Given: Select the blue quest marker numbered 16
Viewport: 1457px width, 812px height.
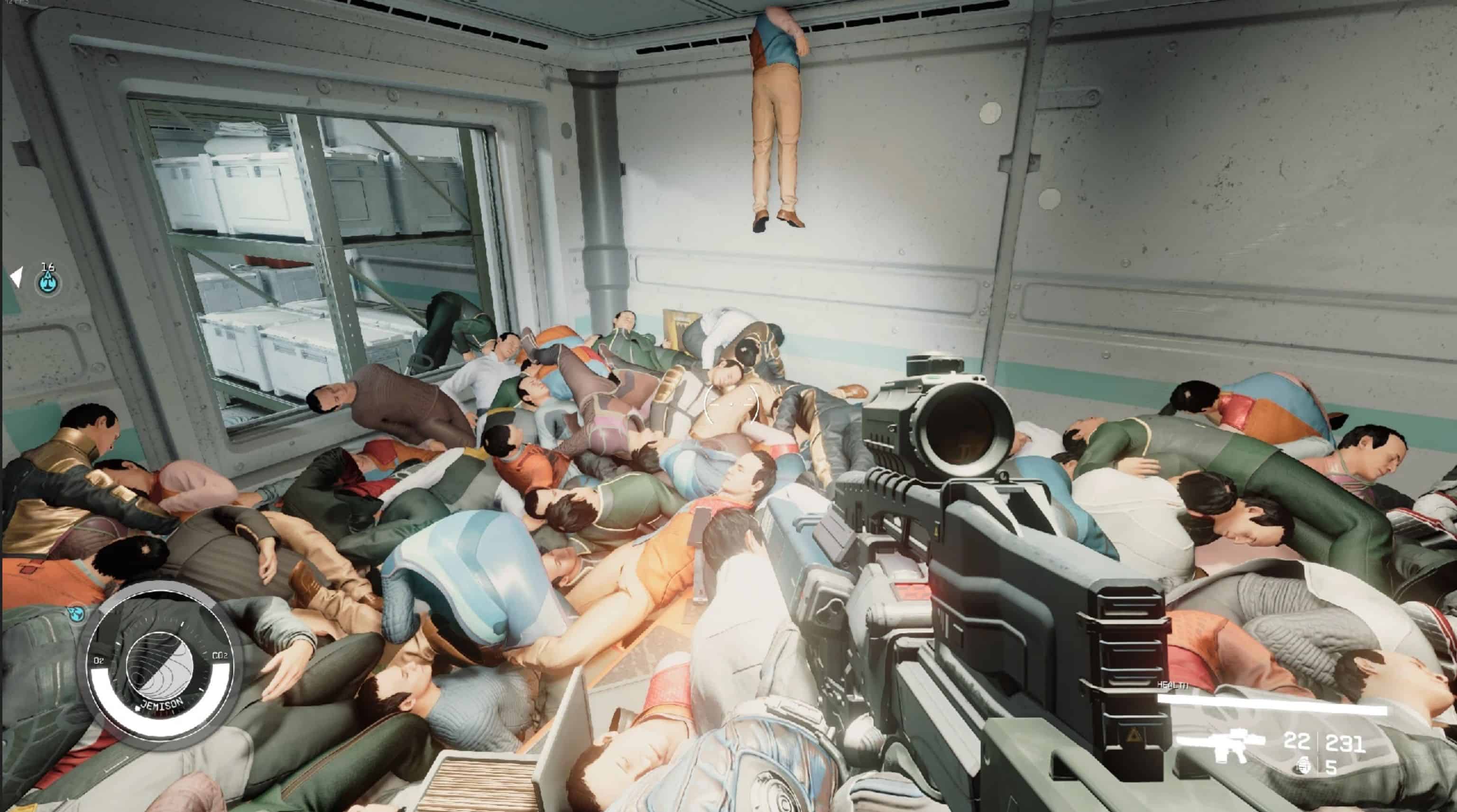Looking at the screenshot, I should point(49,281).
